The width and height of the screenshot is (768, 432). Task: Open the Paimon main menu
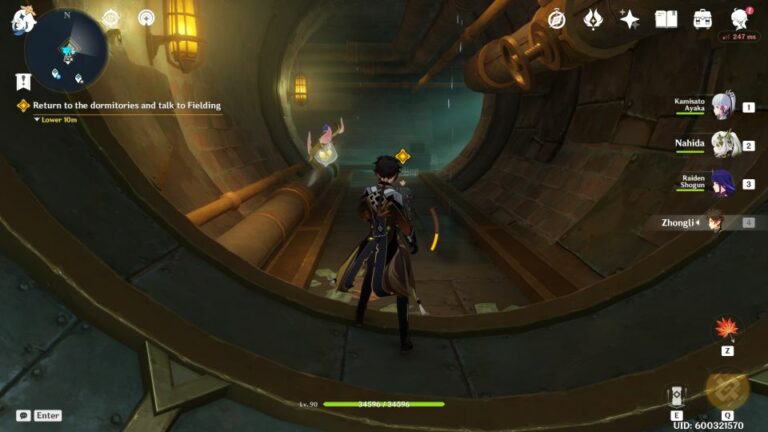23,19
